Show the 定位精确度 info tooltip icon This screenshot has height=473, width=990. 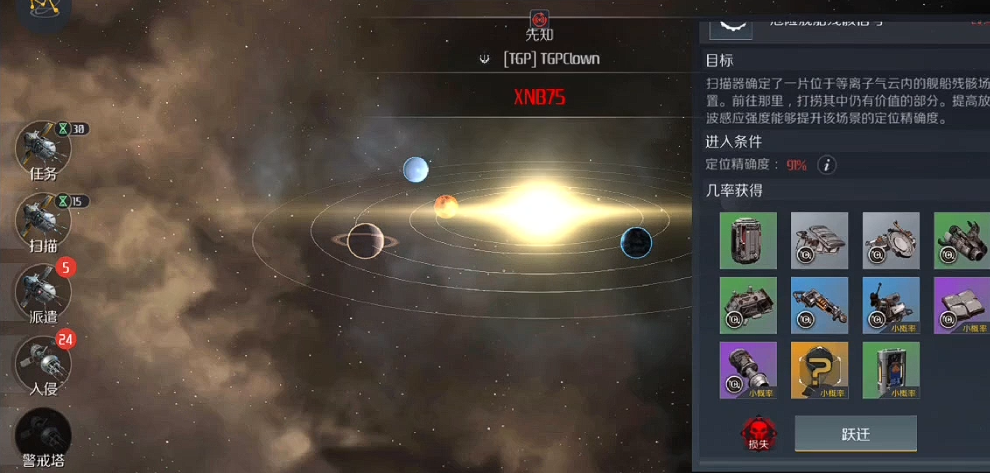827,165
